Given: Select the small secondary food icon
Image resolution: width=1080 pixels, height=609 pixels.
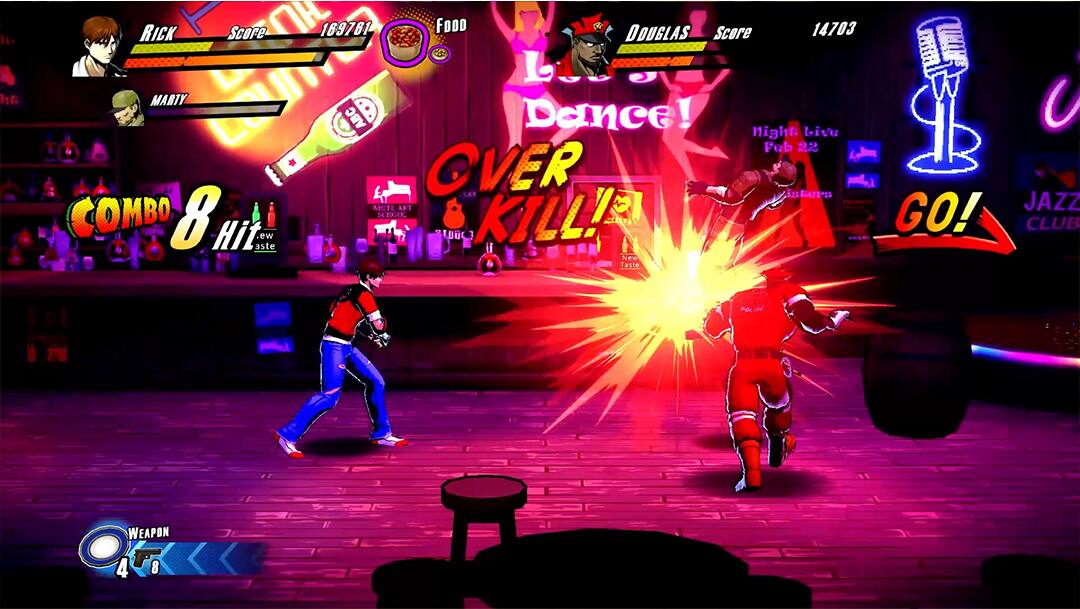Looking at the screenshot, I should (439, 55).
